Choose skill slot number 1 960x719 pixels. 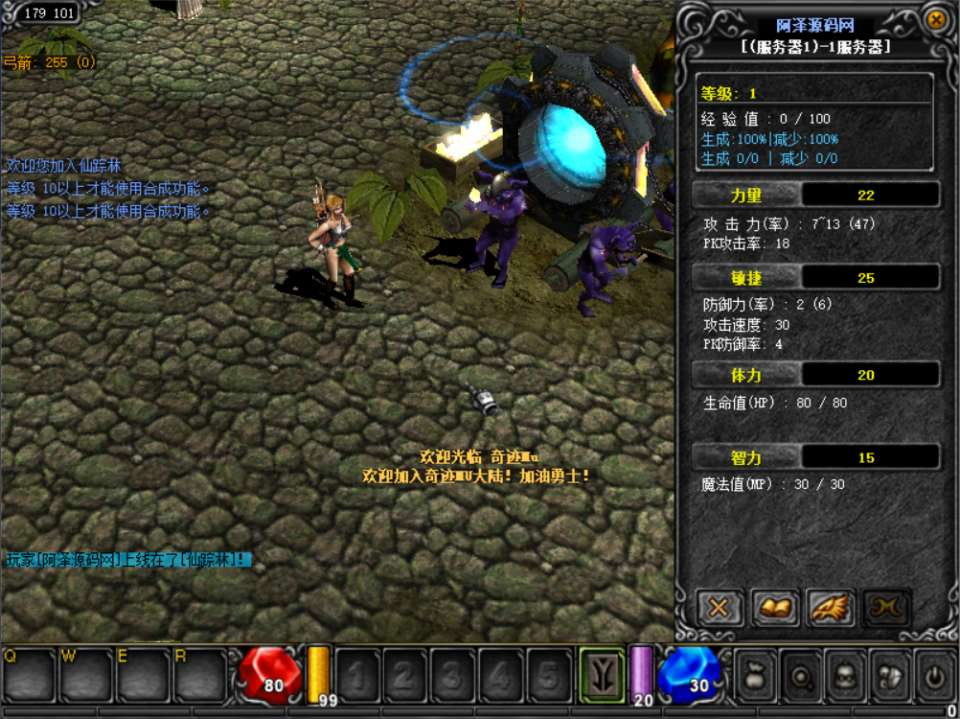[357, 676]
